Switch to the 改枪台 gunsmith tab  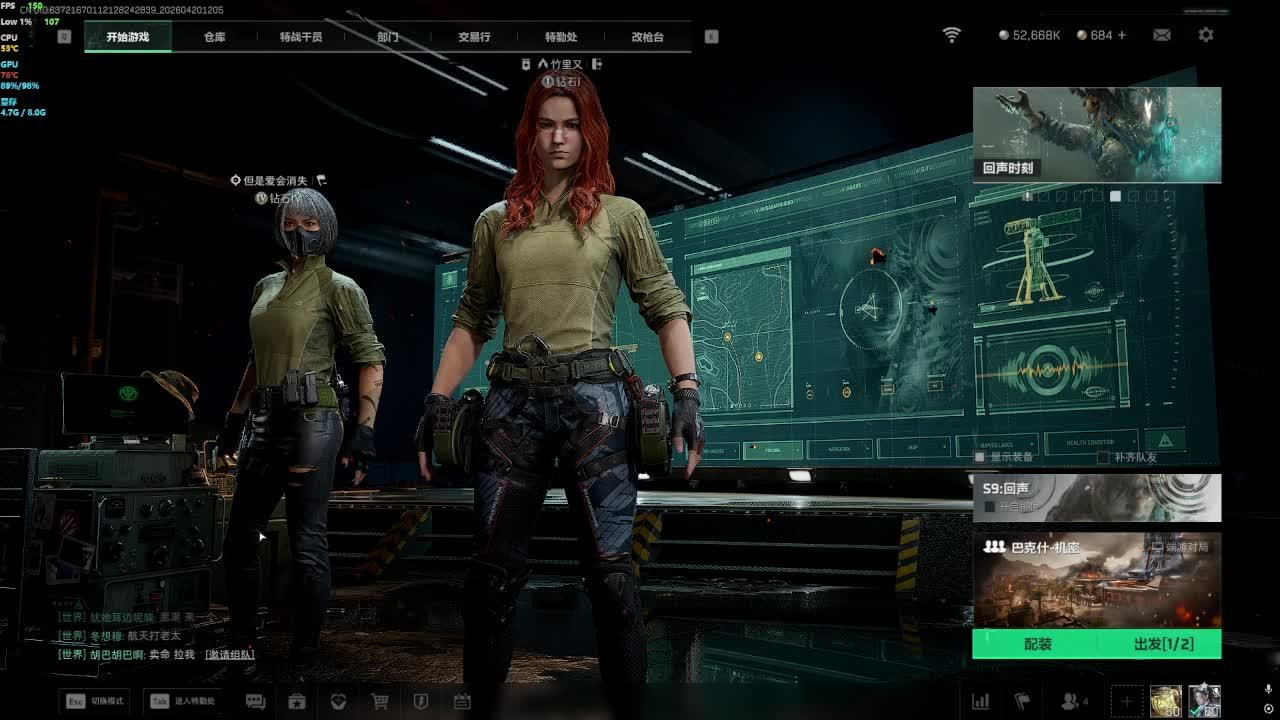click(647, 37)
